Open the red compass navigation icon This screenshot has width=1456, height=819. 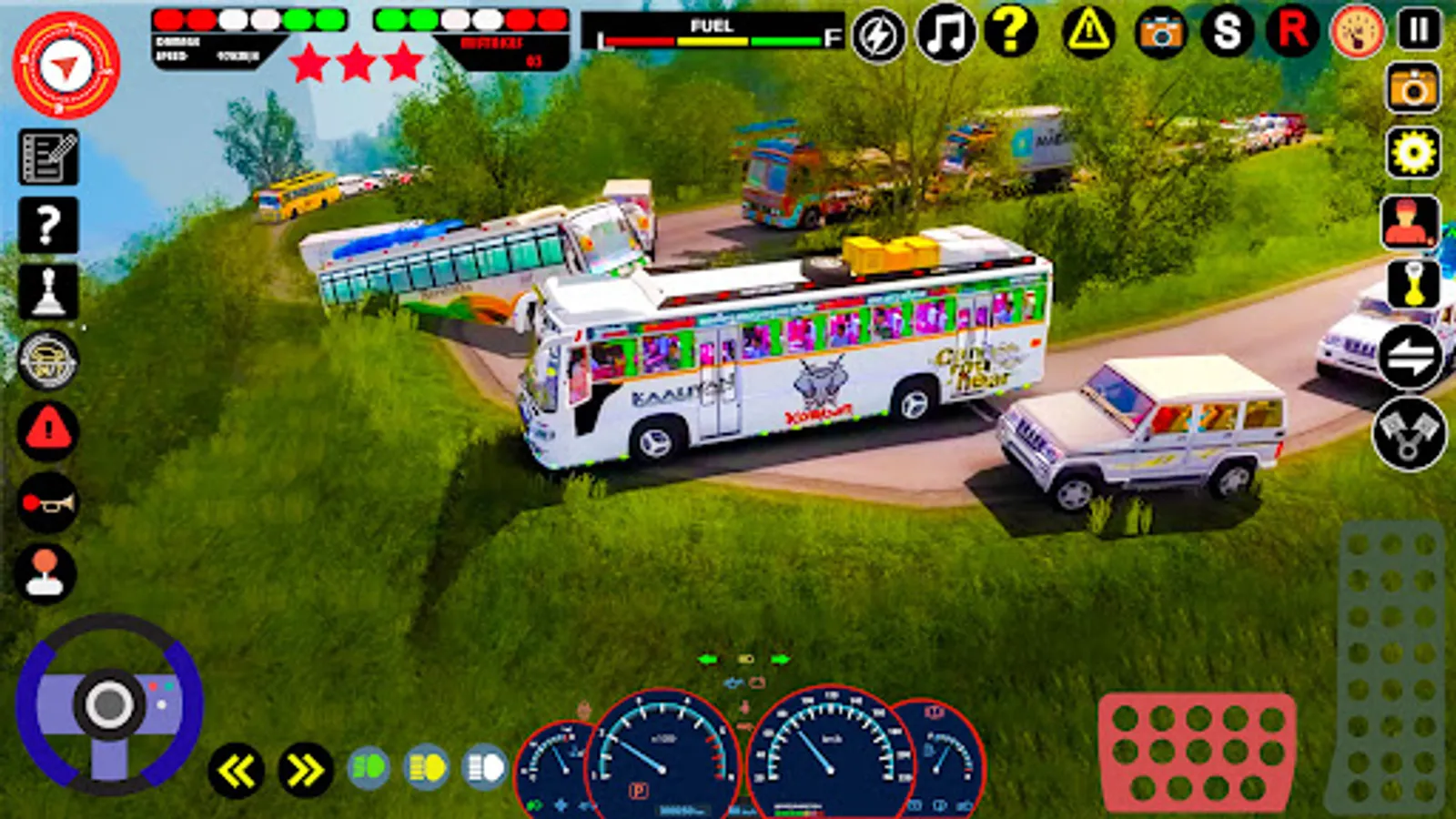pyautogui.click(x=66, y=66)
